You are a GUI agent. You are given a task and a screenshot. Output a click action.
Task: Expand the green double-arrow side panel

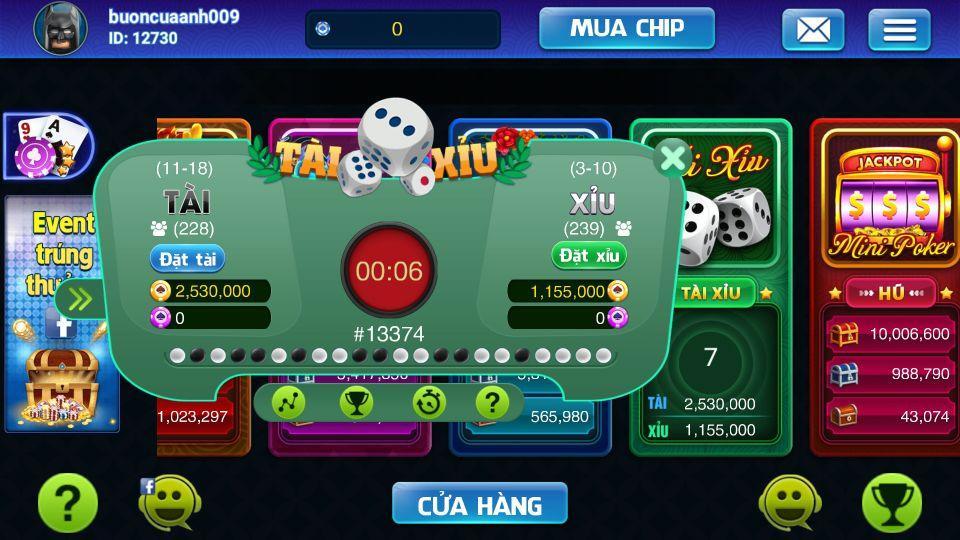pyautogui.click(x=78, y=298)
